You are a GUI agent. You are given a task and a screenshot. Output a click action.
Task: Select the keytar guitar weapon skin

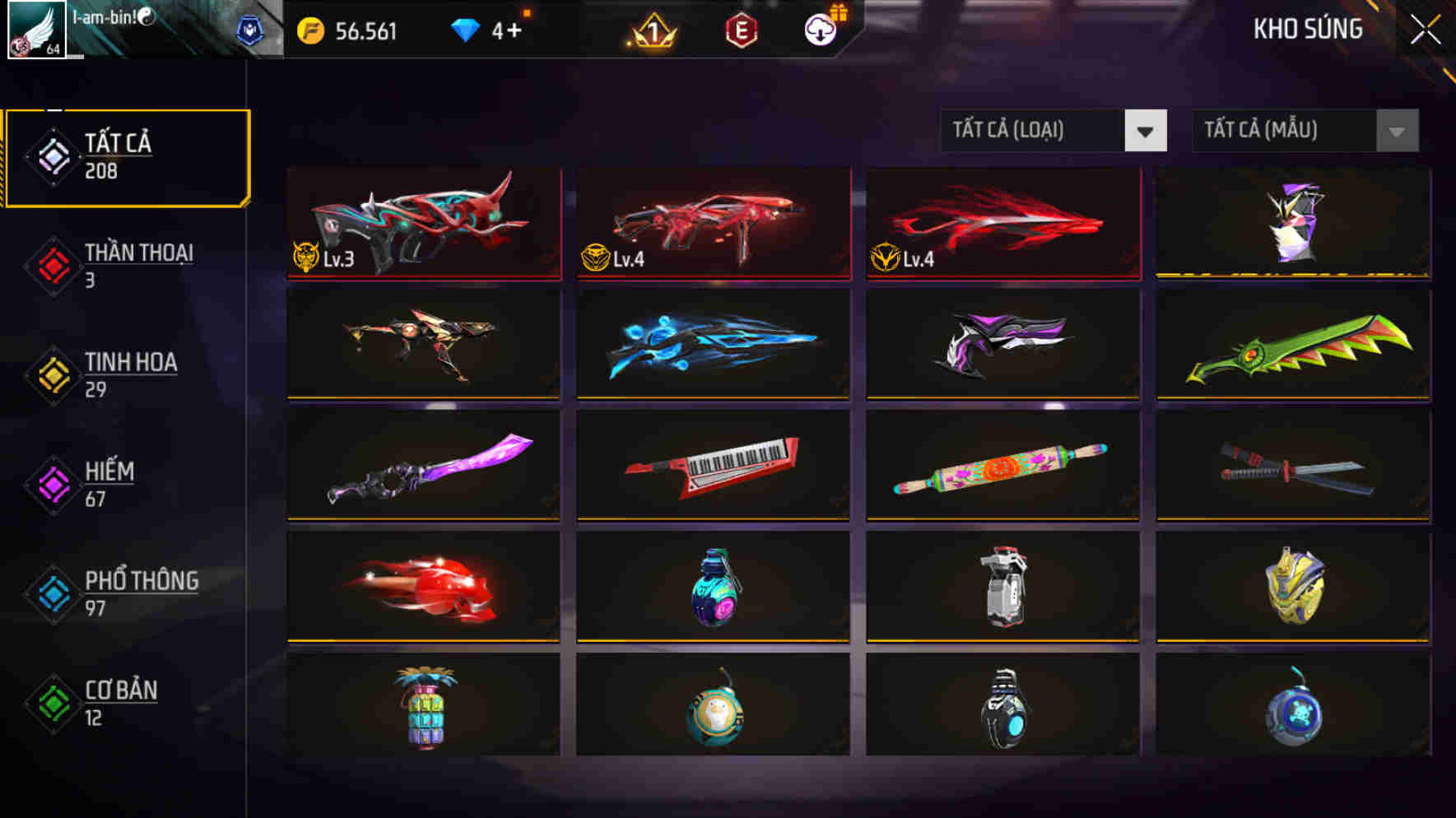pyautogui.click(x=713, y=467)
